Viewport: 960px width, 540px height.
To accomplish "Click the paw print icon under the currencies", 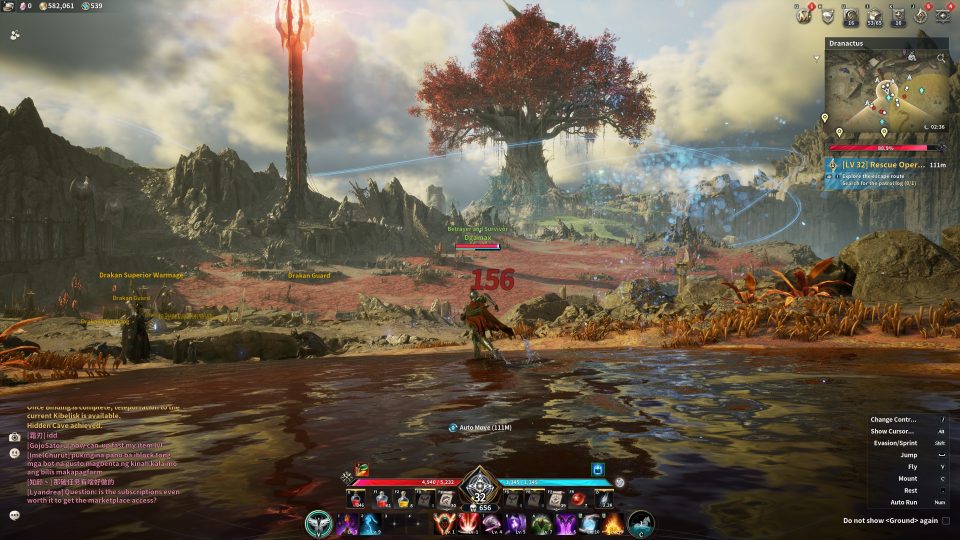I will (15, 34).
